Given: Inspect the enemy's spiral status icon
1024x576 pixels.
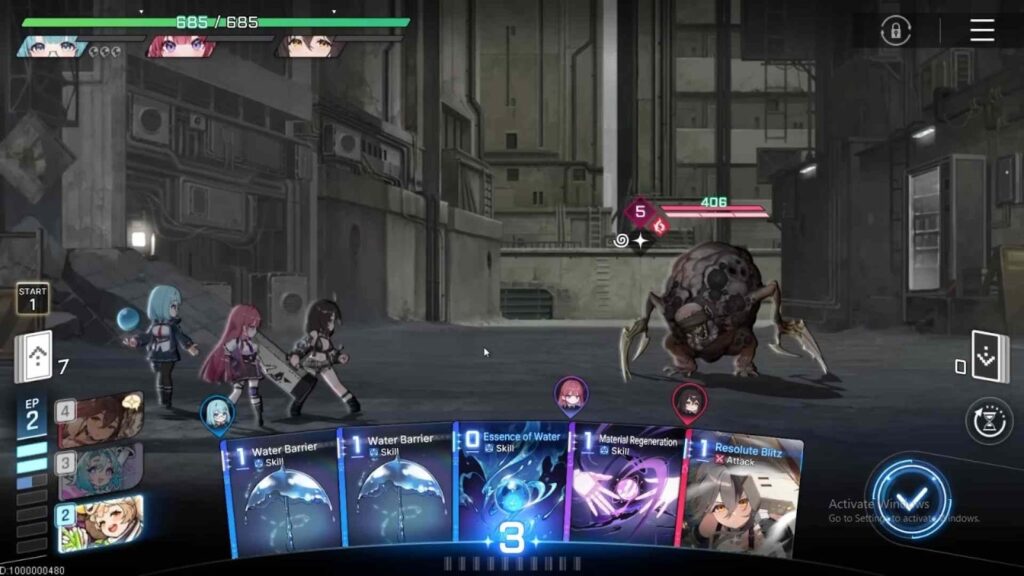Looking at the screenshot, I should coord(621,241).
